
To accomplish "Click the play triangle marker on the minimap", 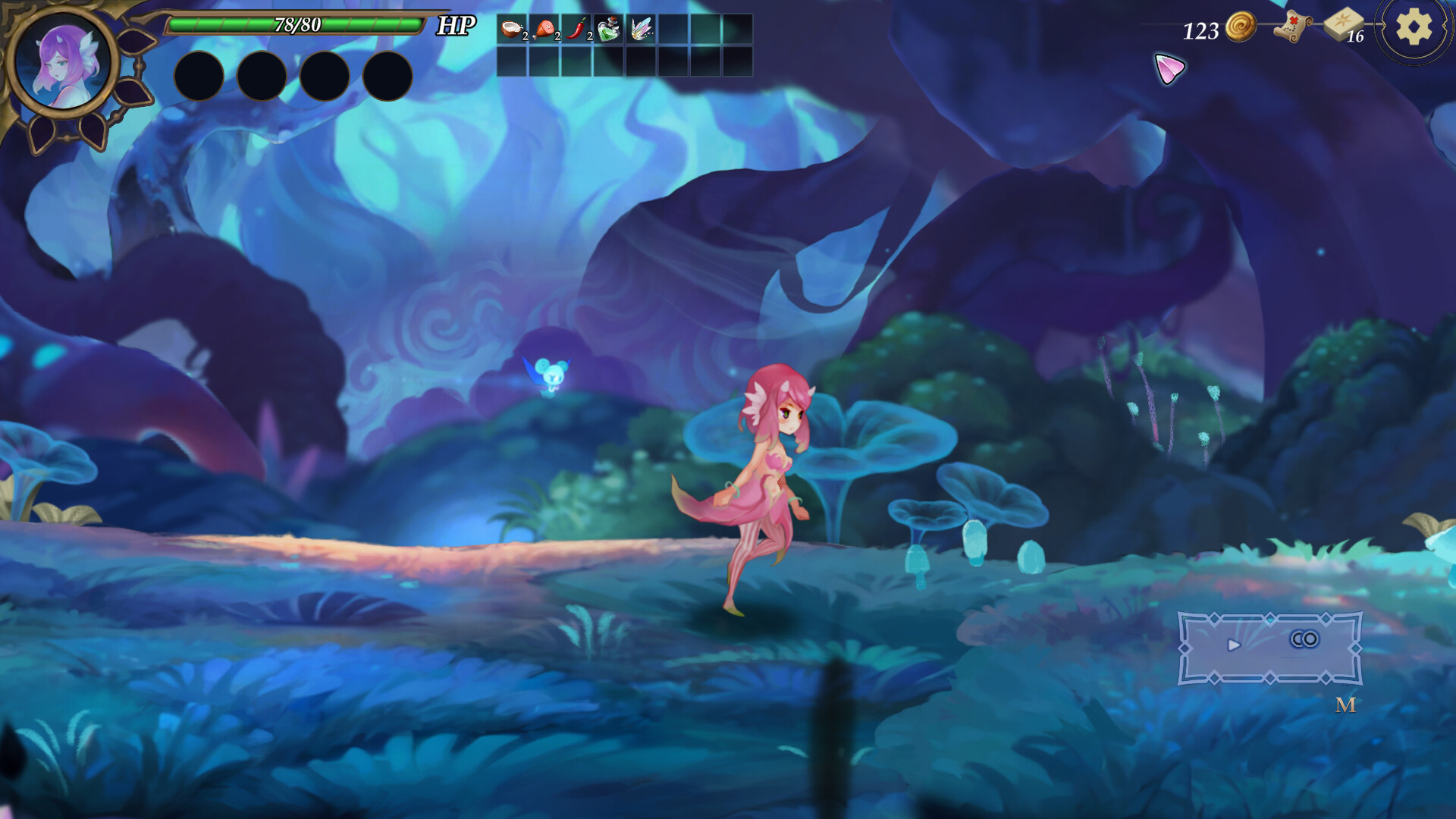I will click(1235, 645).
